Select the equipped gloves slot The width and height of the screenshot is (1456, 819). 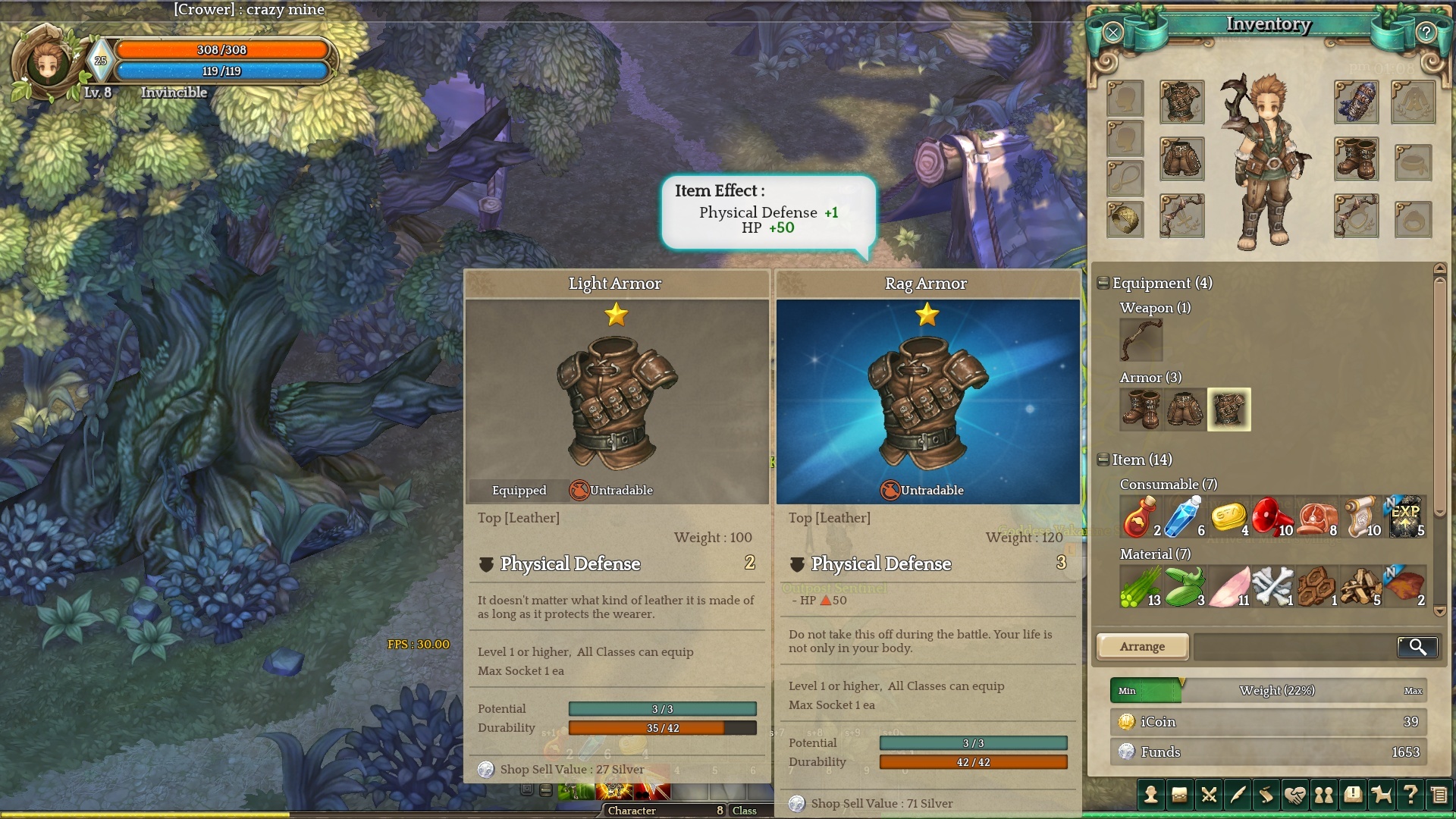click(1356, 102)
